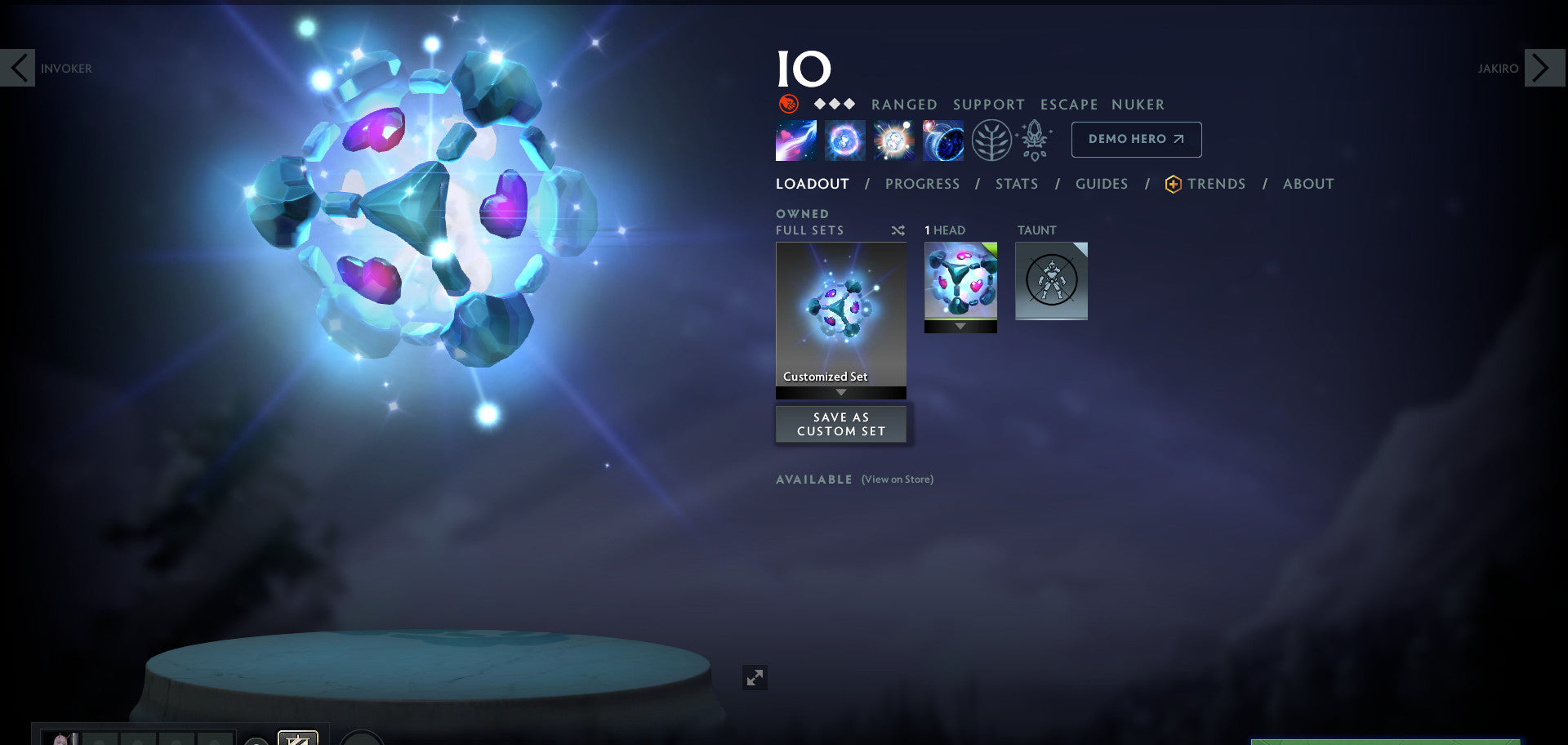Image resolution: width=1568 pixels, height=745 pixels.
Task: Open the View on Store link
Action: 897,480
